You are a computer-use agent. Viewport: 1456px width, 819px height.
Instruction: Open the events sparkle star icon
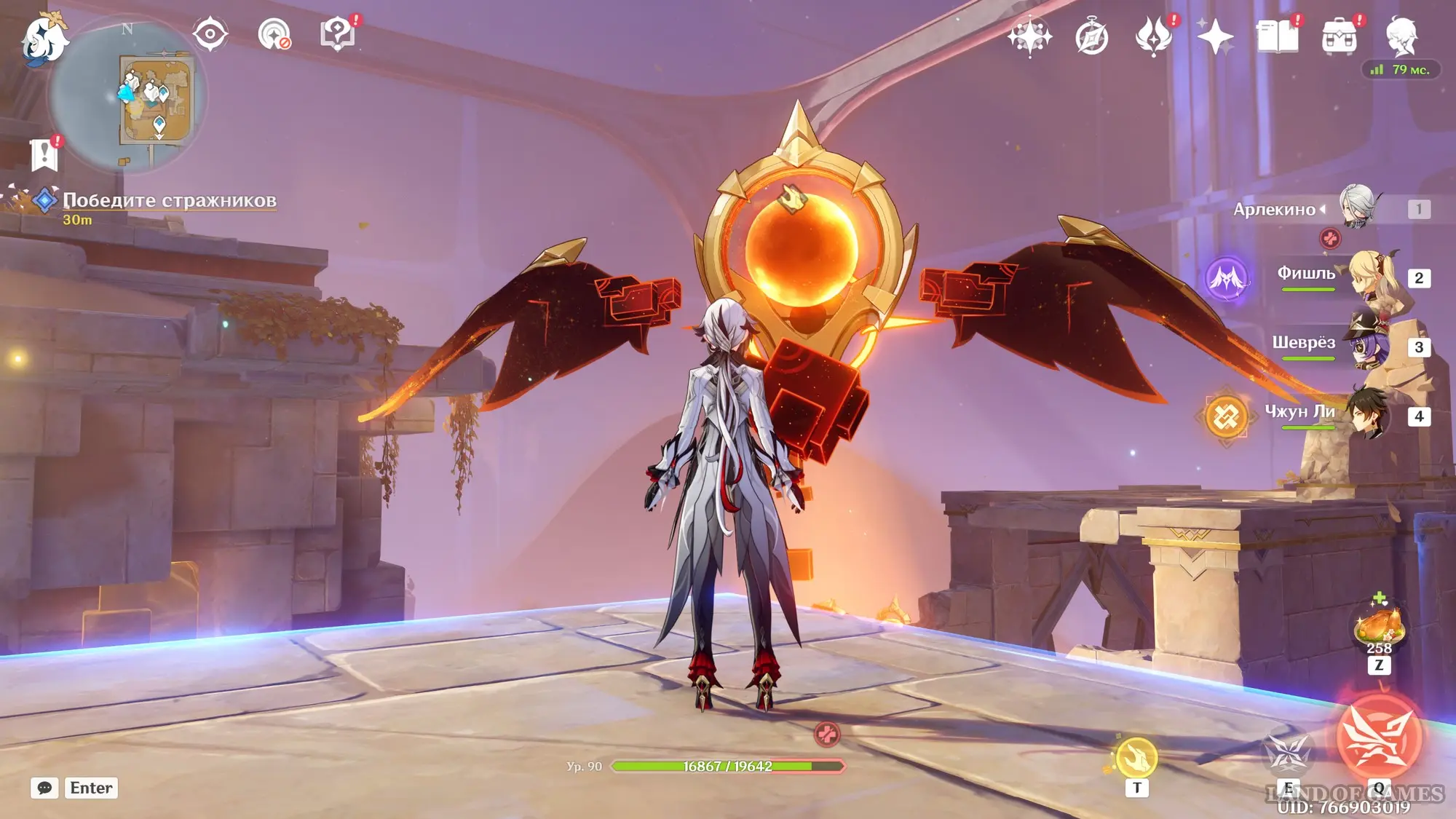[x=1214, y=36]
